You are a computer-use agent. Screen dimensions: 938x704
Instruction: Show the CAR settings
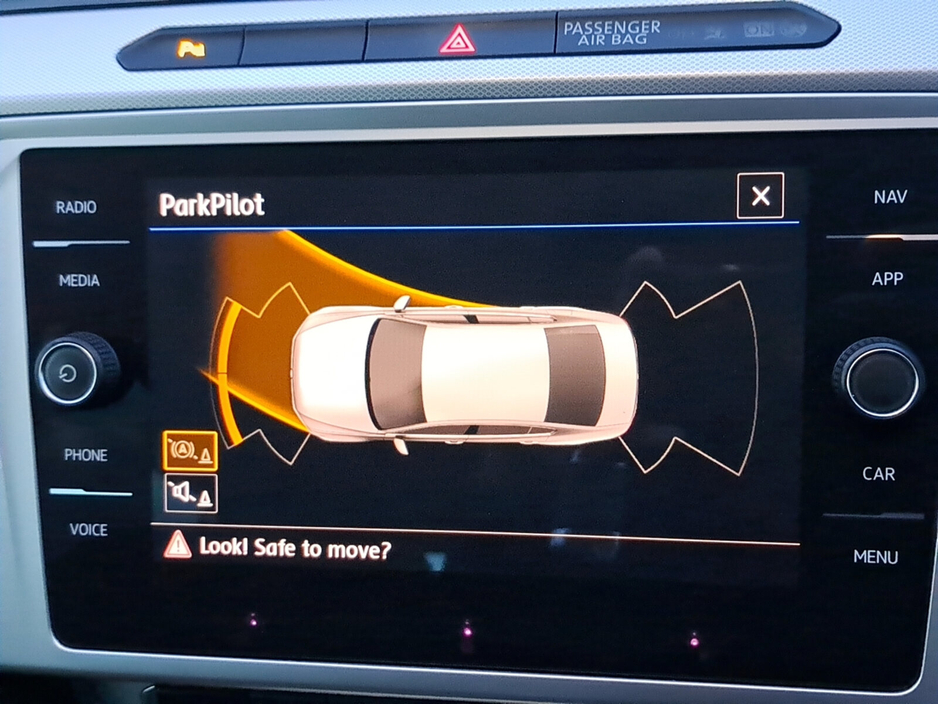coord(879,473)
